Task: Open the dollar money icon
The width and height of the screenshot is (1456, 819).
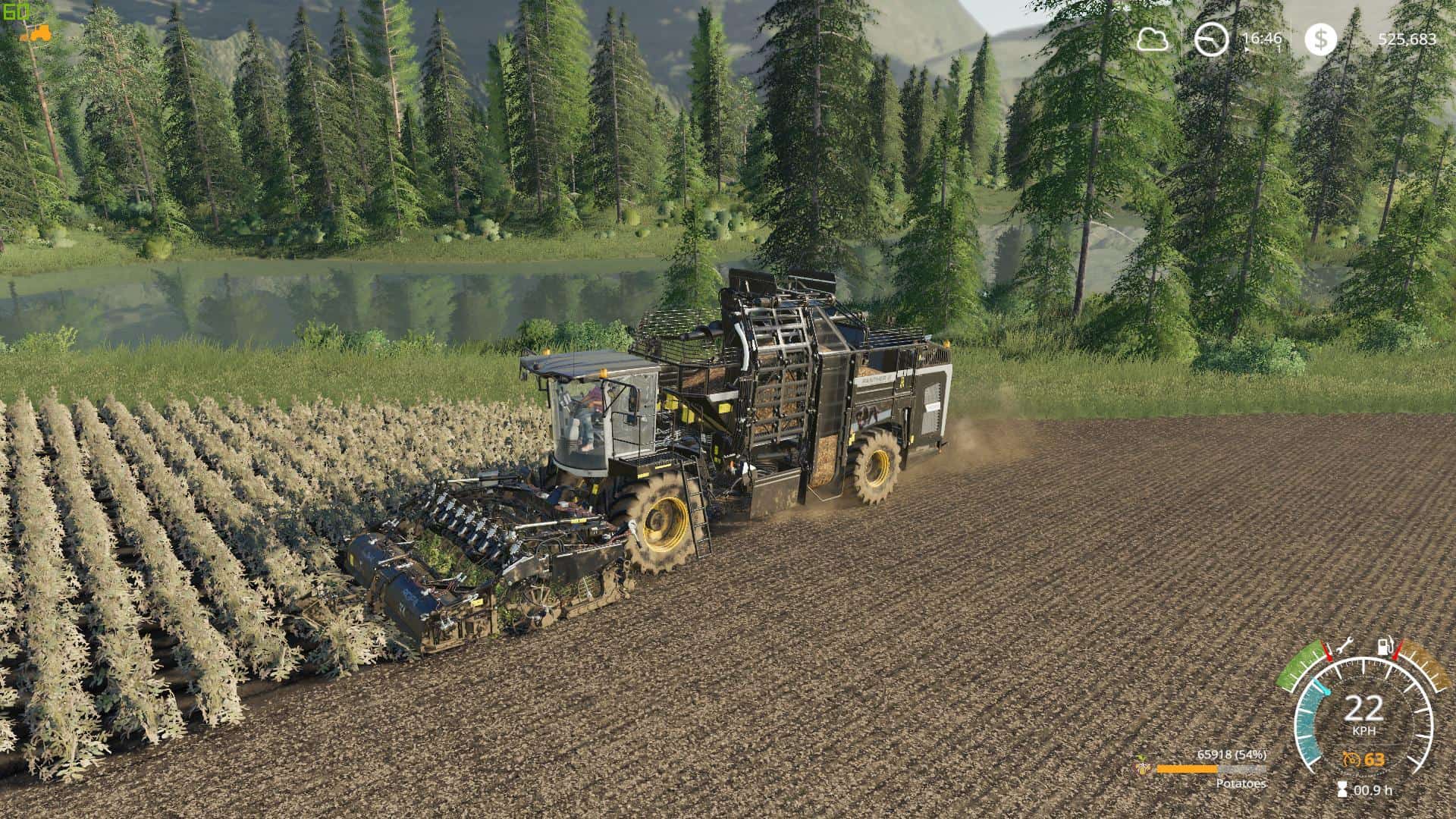Action: 1321,39
